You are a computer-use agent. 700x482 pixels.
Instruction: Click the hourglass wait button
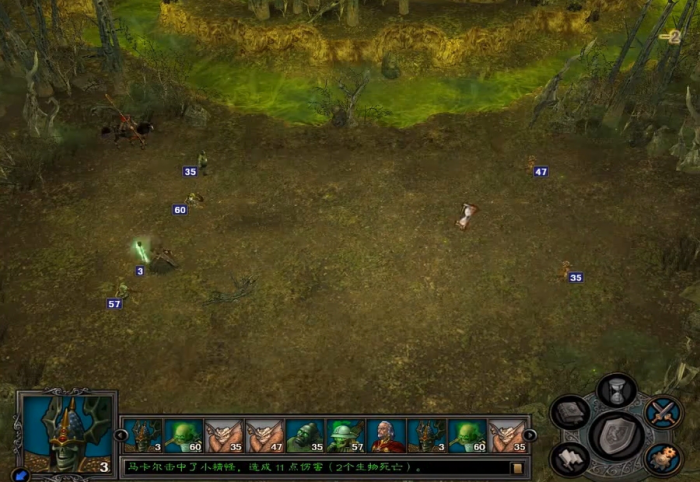pyautogui.click(x=617, y=390)
